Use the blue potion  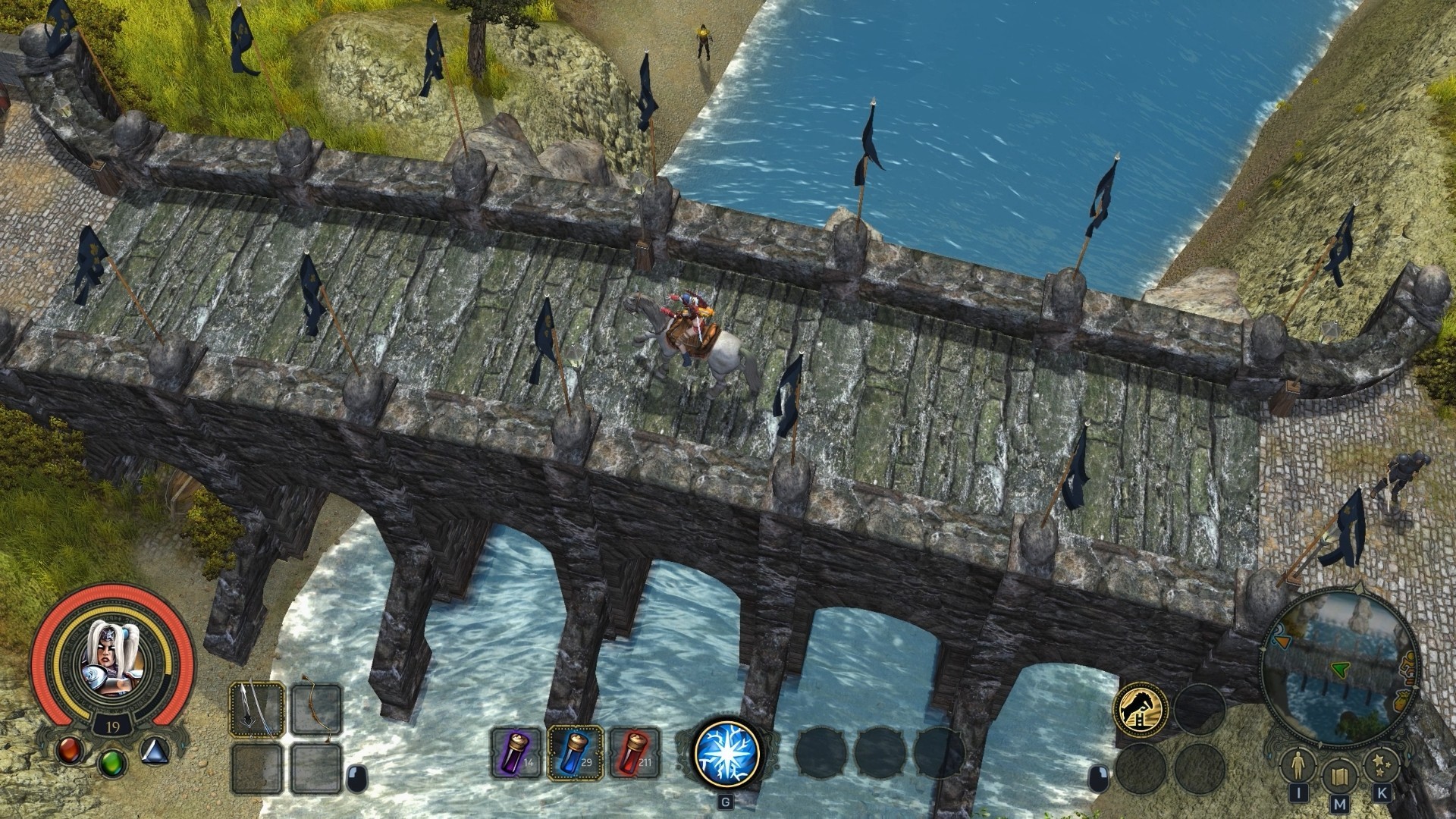(576, 754)
